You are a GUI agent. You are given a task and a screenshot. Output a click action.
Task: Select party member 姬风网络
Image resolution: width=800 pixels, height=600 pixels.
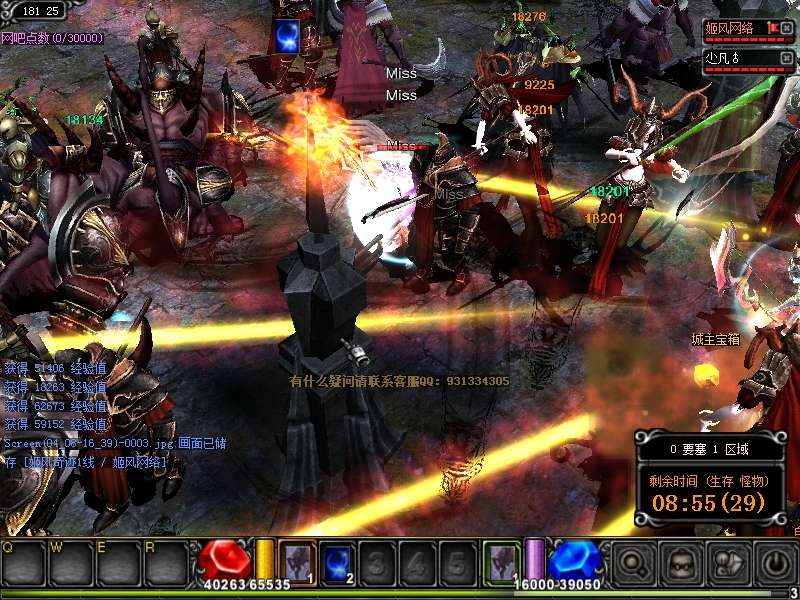coord(732,27)
